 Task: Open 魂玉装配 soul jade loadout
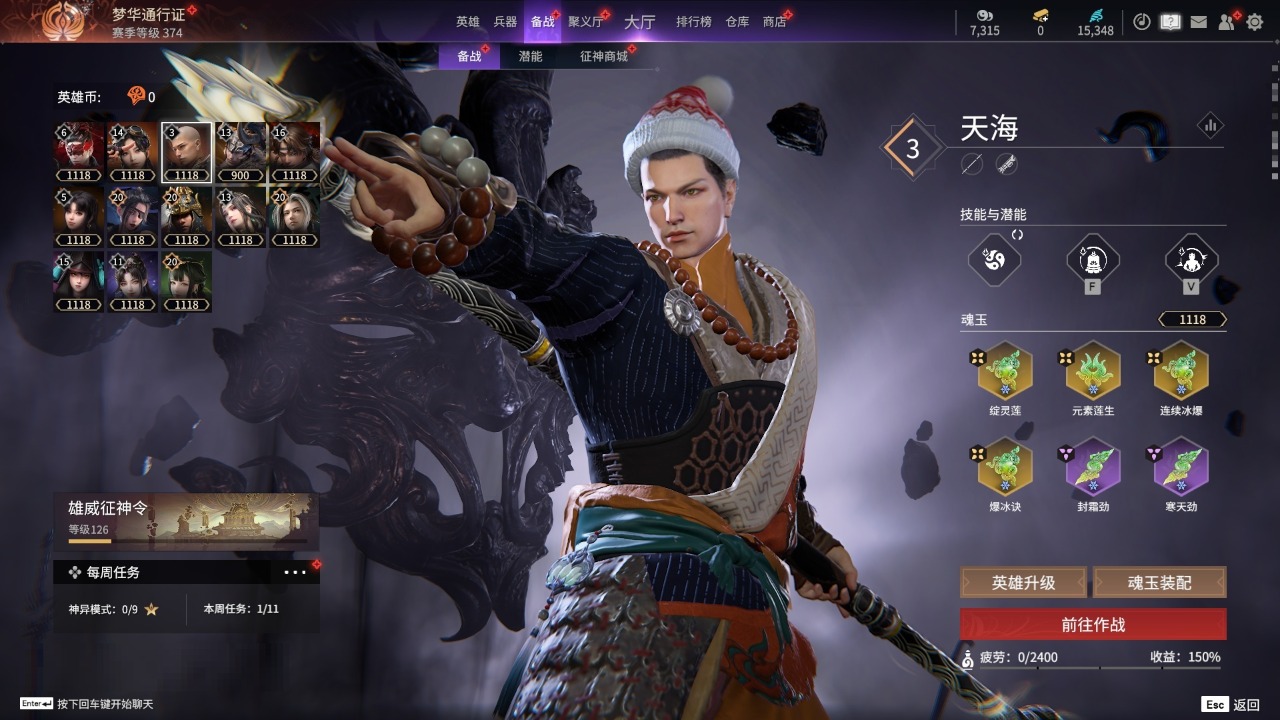tap(1159, 582)
